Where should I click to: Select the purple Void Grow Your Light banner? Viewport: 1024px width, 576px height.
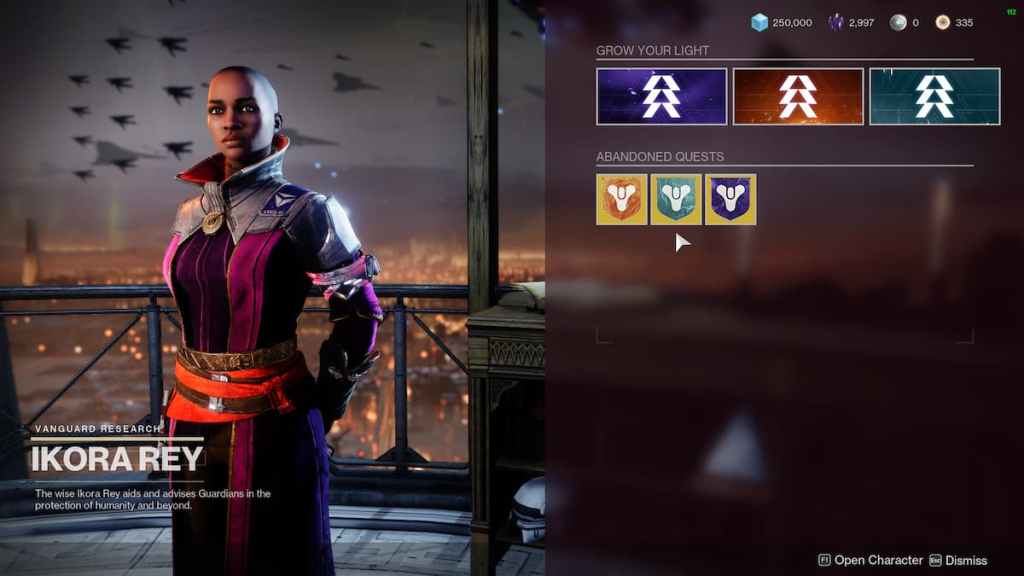pos(661,96)
